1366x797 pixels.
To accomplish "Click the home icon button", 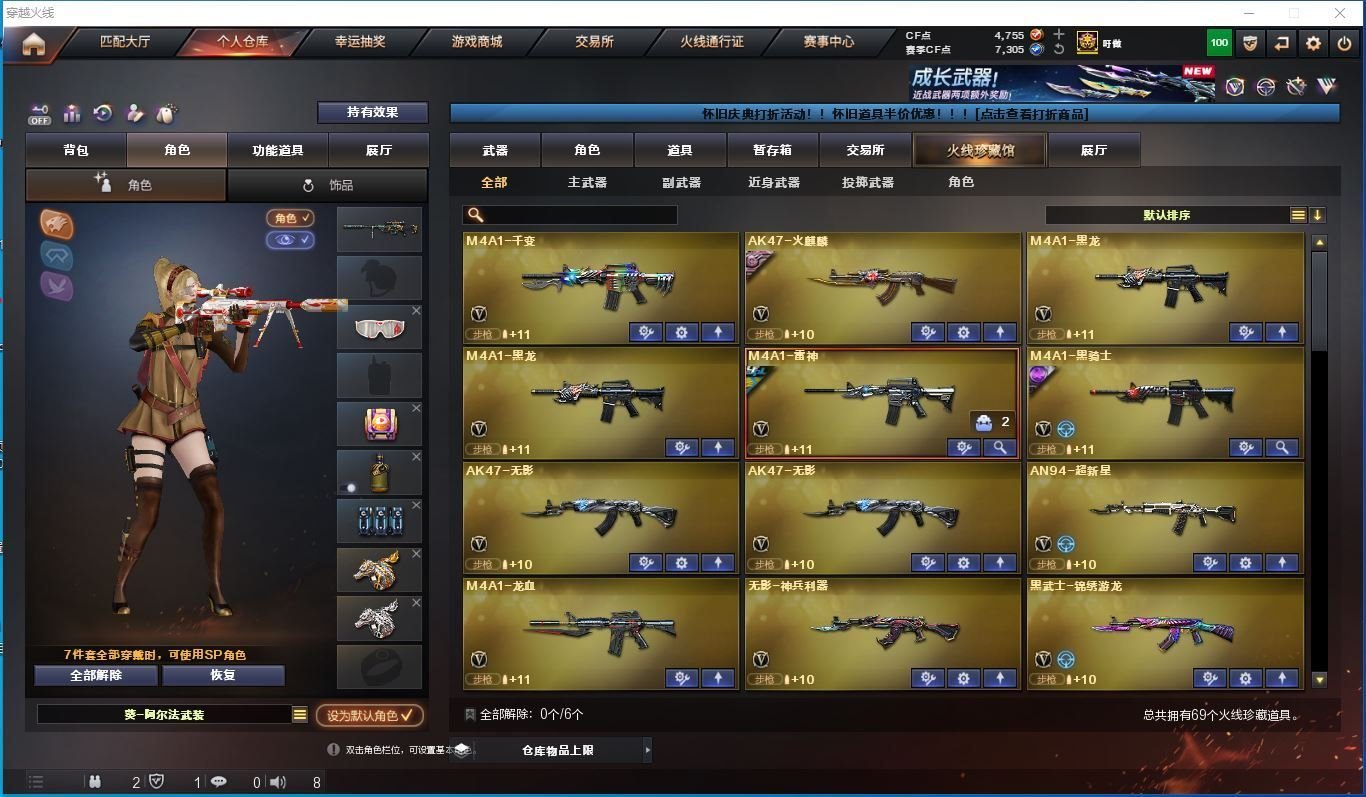I will click(x=34, y=44).
